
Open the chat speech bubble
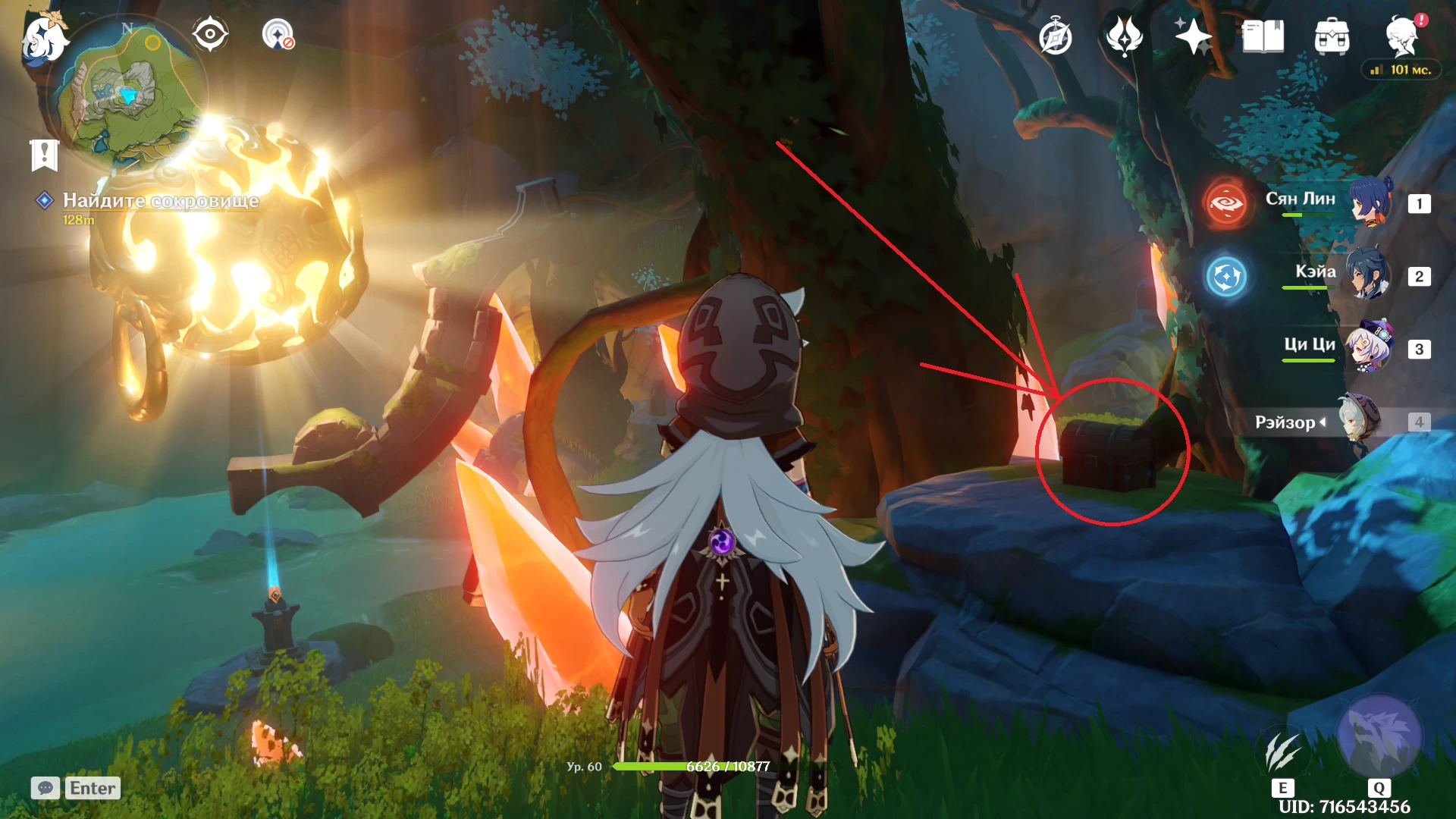pos(45,788)
